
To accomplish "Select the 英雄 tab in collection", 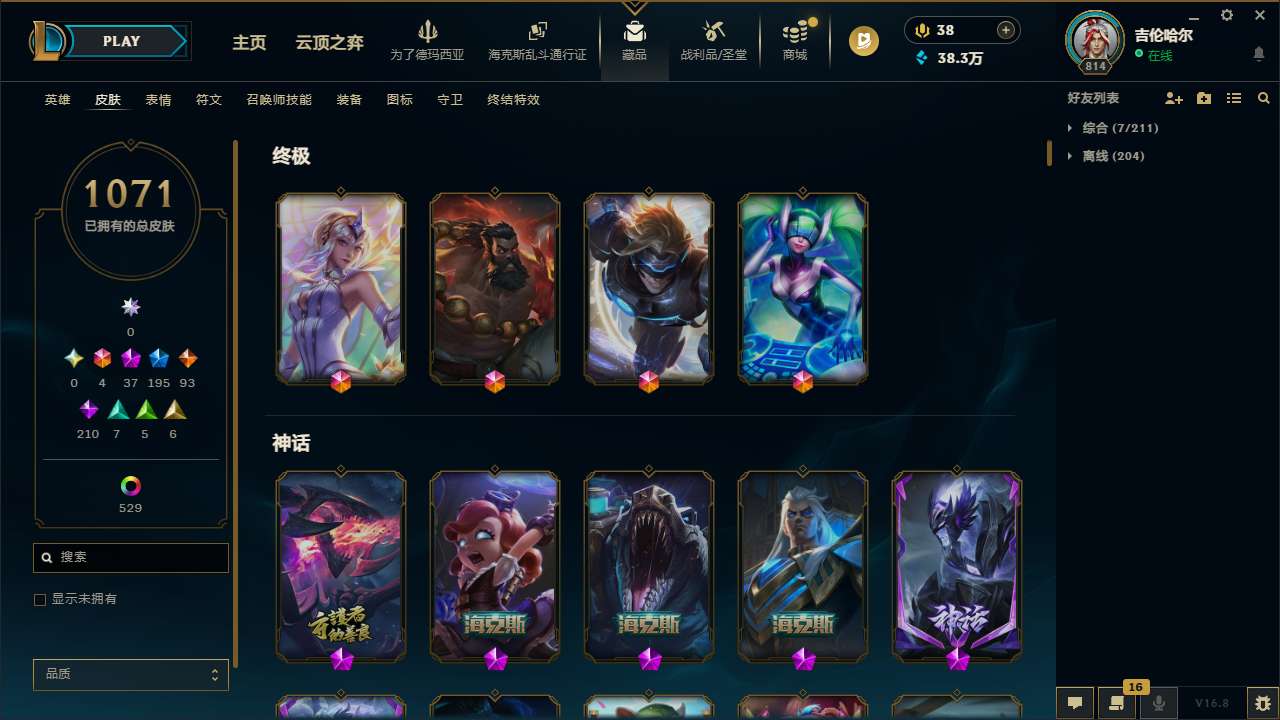I will [x=57, y=100].
